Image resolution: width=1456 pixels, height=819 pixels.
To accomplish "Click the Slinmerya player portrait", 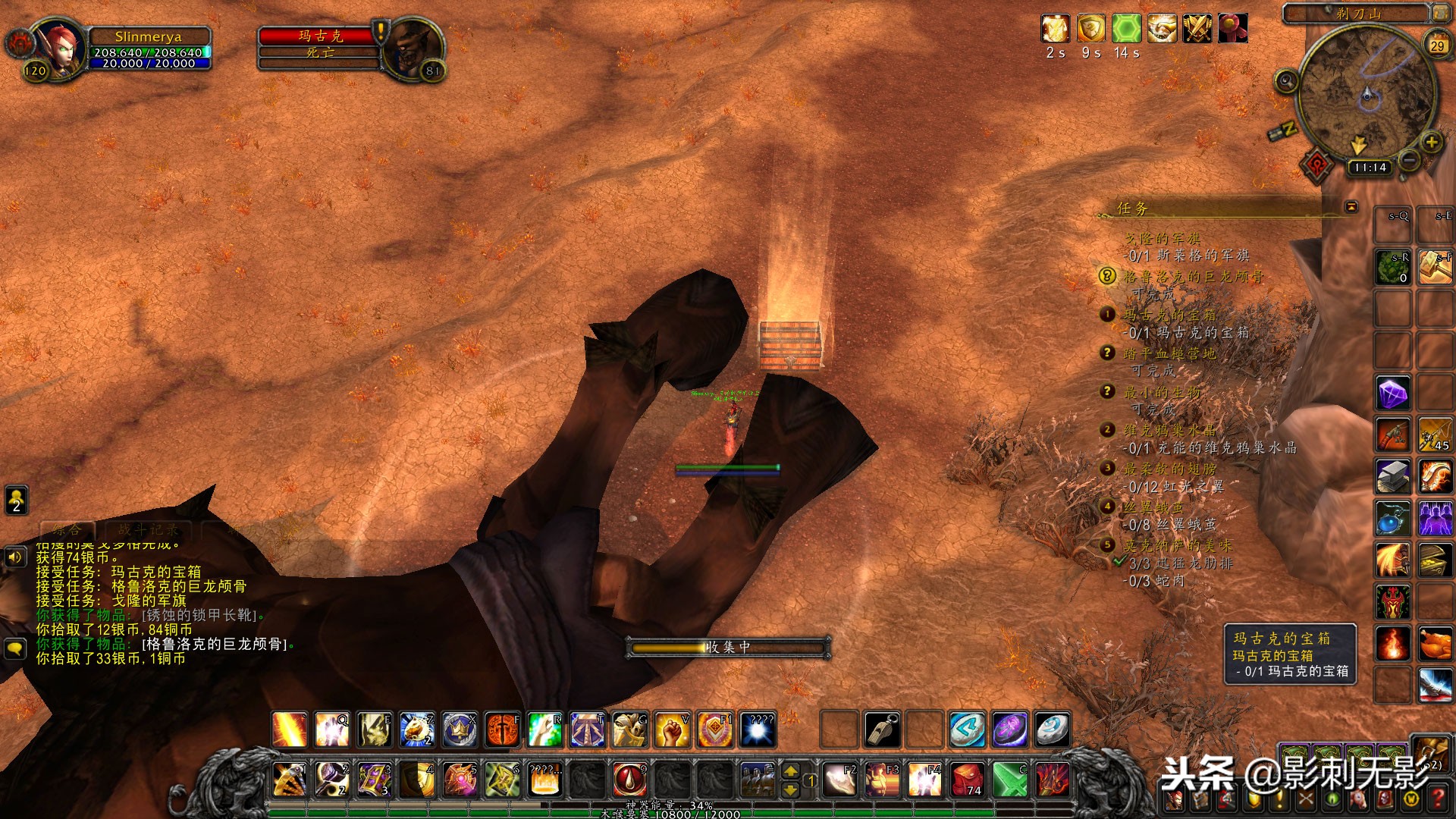I will pos(62,48).
